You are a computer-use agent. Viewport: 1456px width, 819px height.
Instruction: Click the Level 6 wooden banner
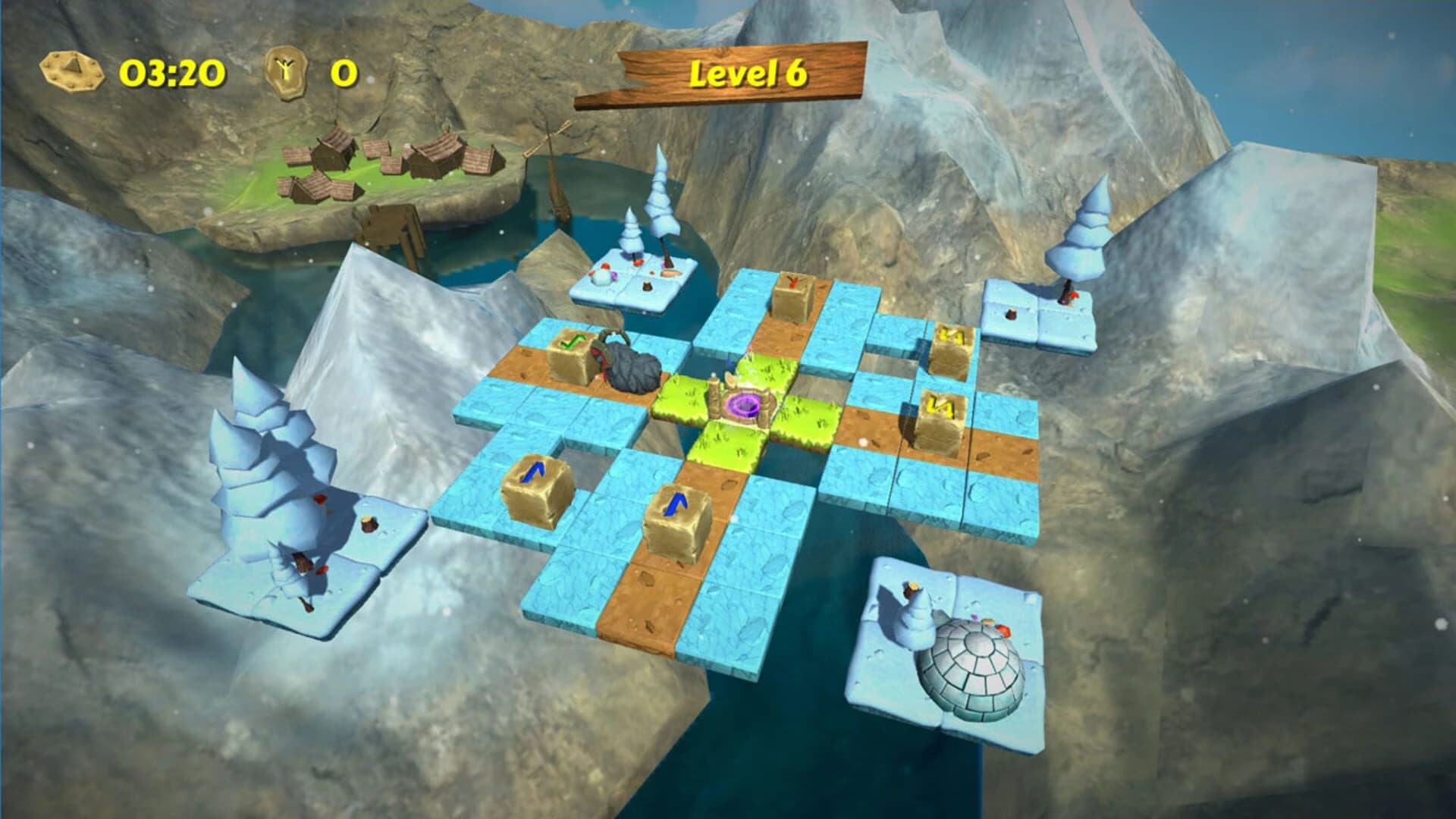pos(749,72)
